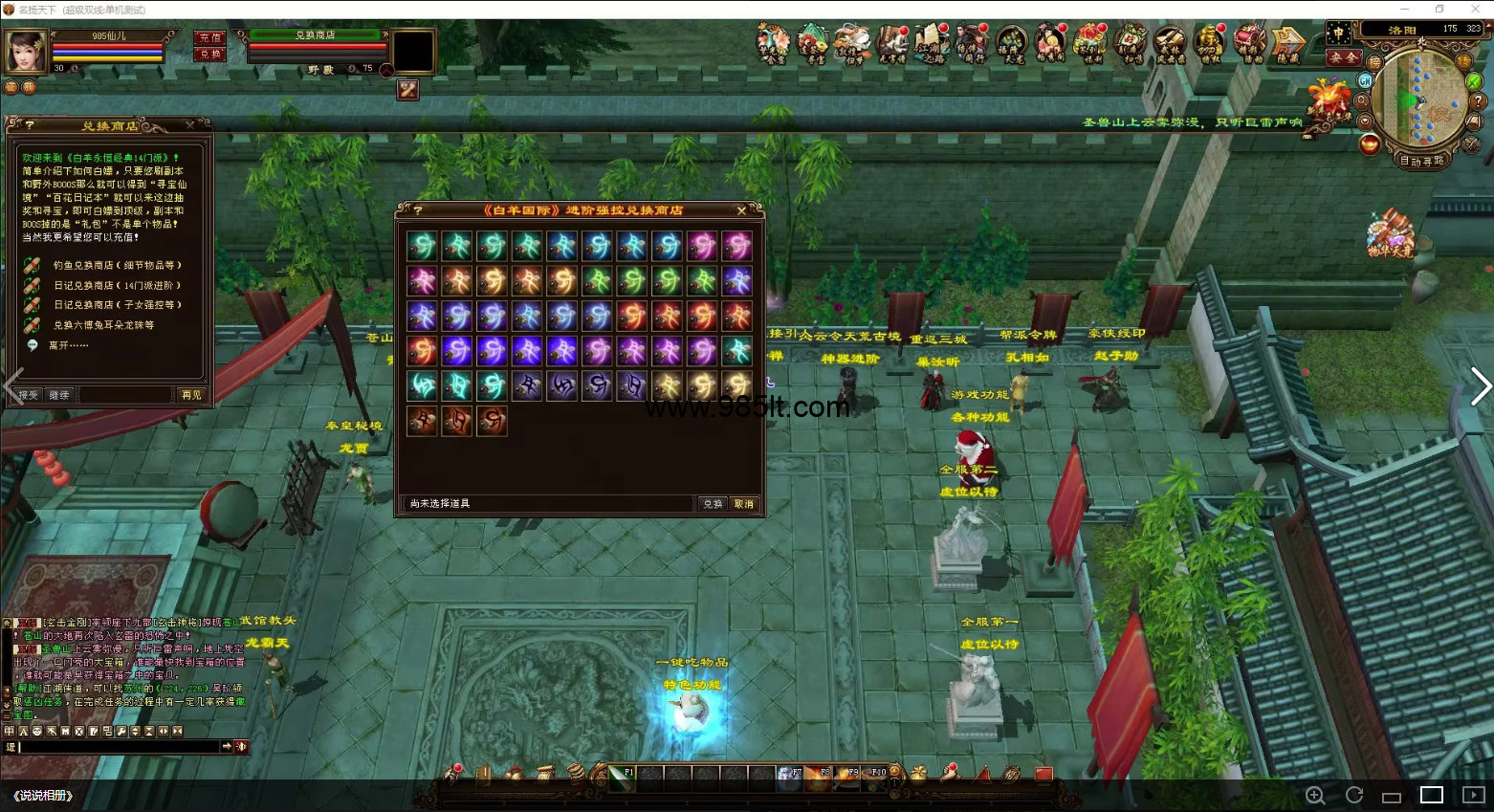Maximize the game window

(1439, 10)
